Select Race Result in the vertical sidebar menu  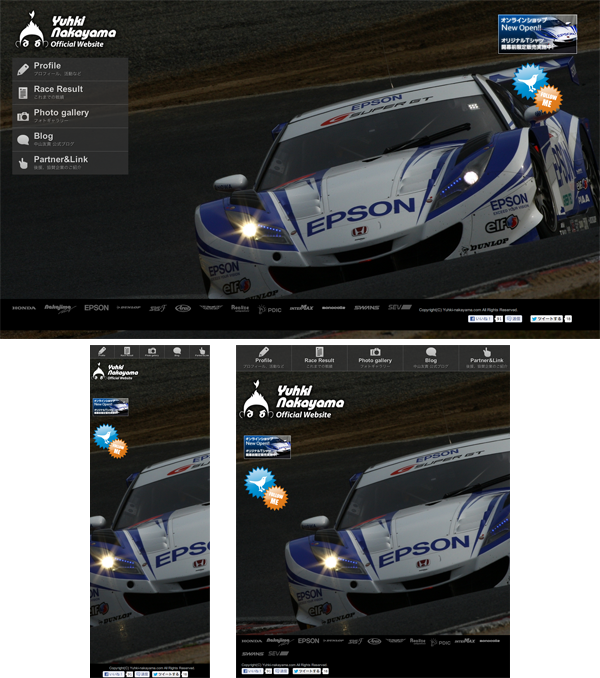click(69, 92)
